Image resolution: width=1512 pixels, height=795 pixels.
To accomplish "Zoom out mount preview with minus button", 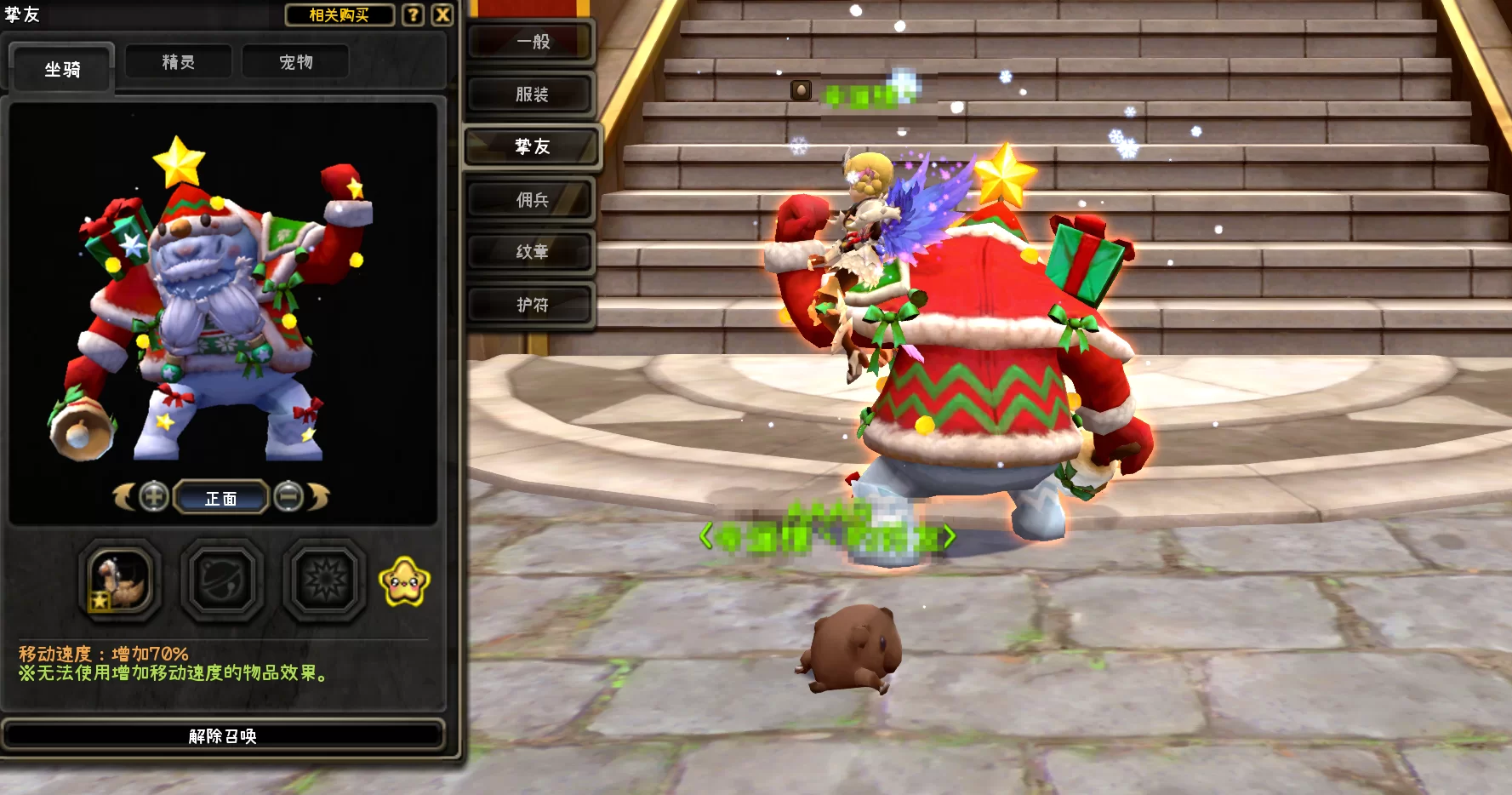I will (x=289, y=496).
